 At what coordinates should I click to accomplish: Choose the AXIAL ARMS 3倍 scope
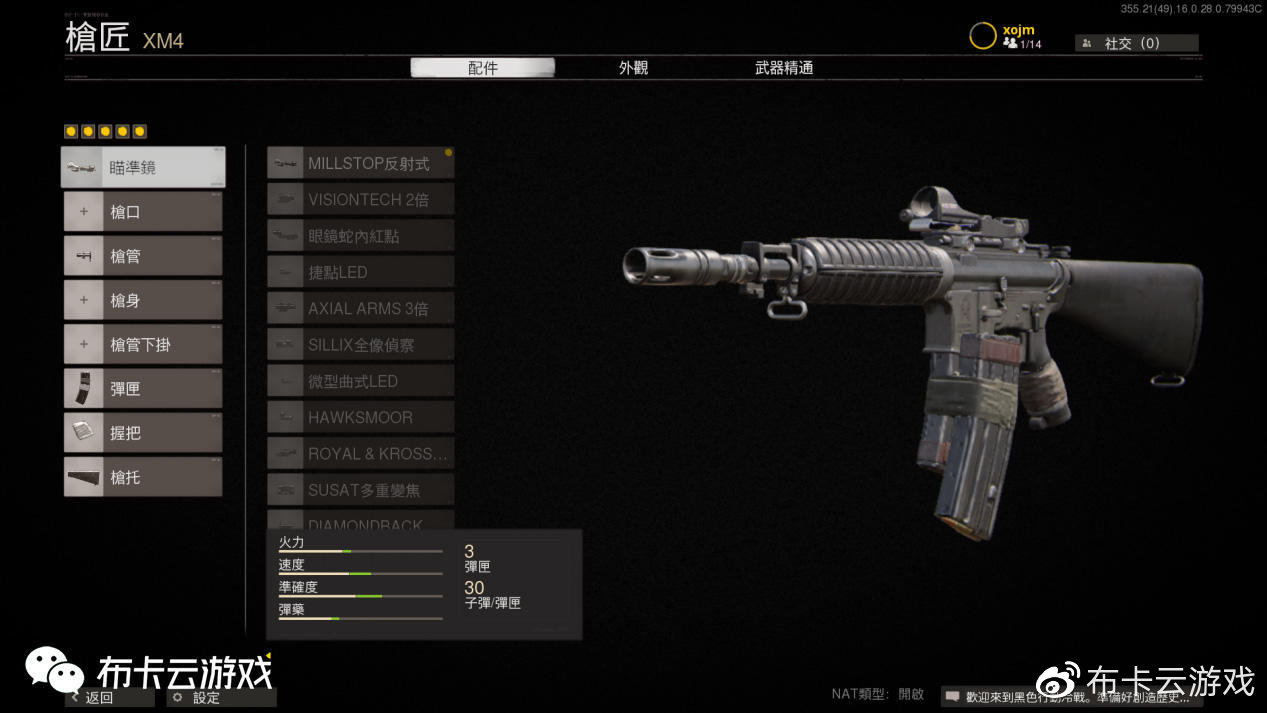point(361,308)
